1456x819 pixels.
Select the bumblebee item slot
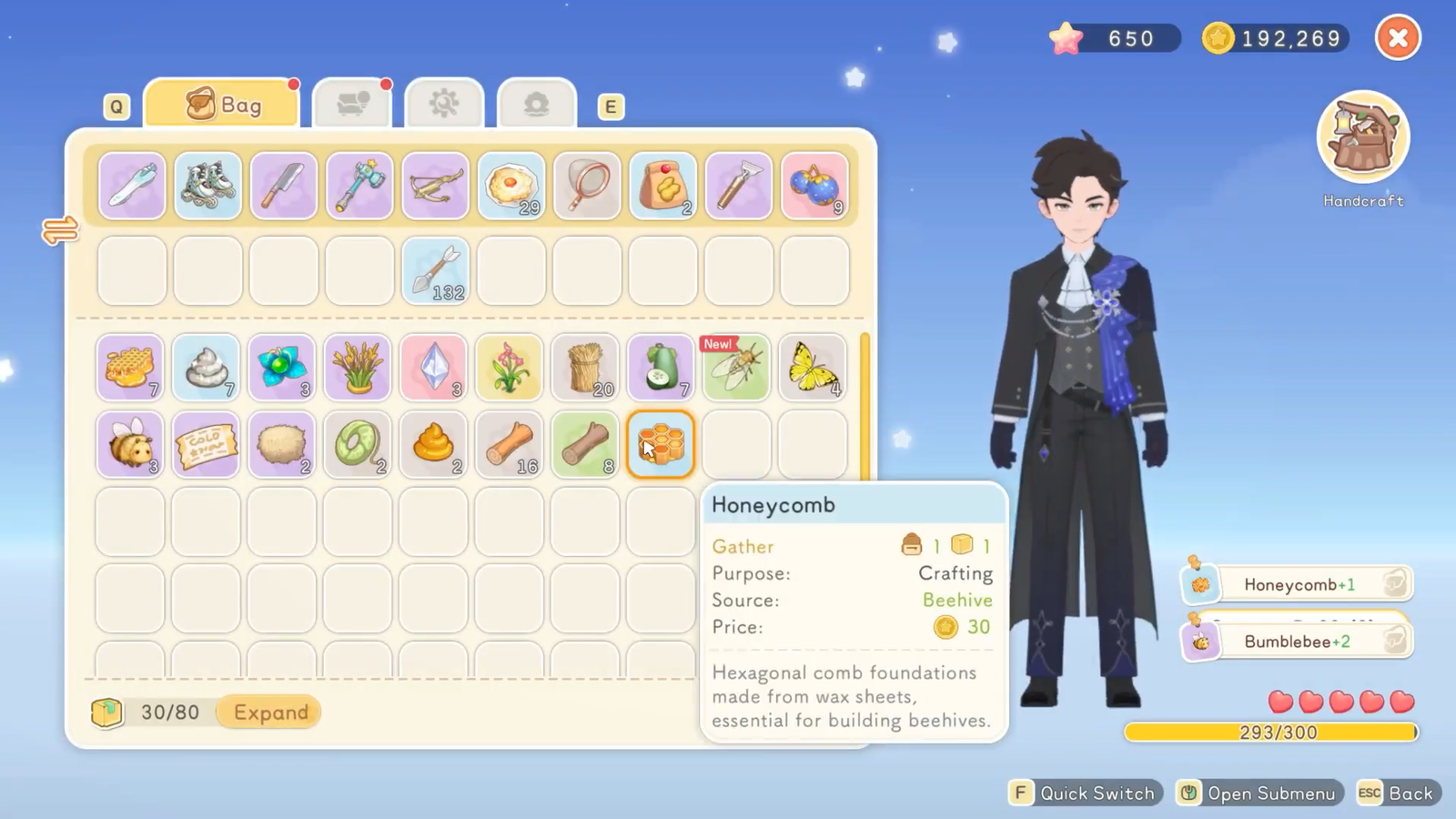[x=130, y=445]
